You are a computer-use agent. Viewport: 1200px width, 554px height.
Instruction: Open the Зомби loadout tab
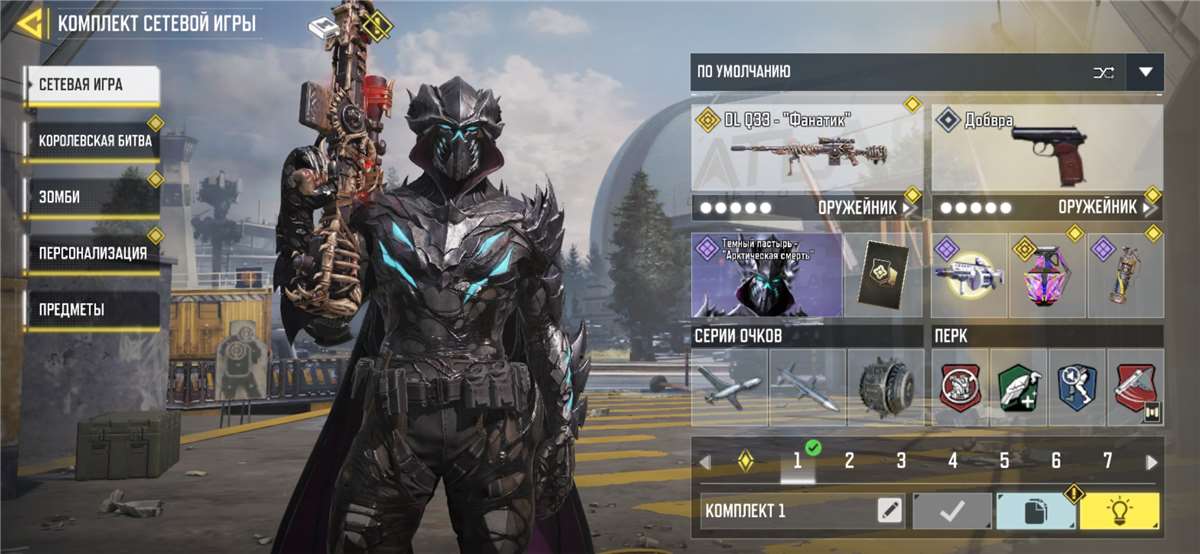(93, 197)
